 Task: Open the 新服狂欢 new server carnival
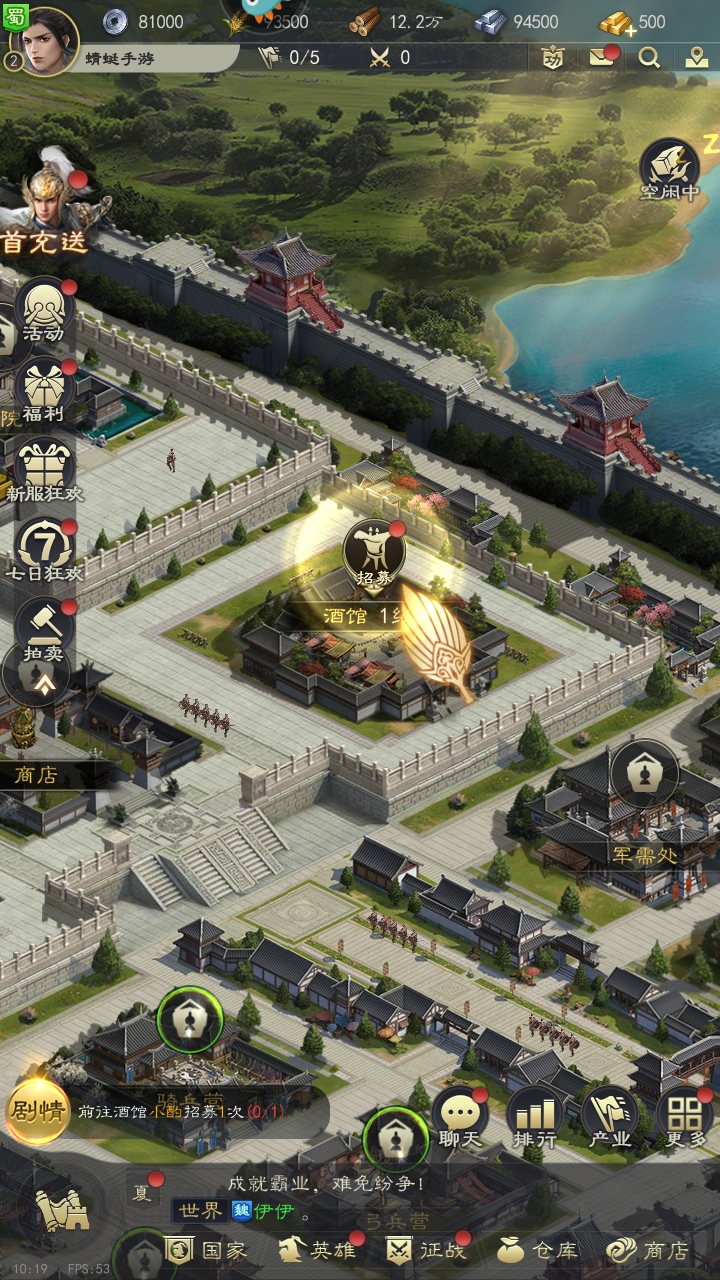(44, 470)
